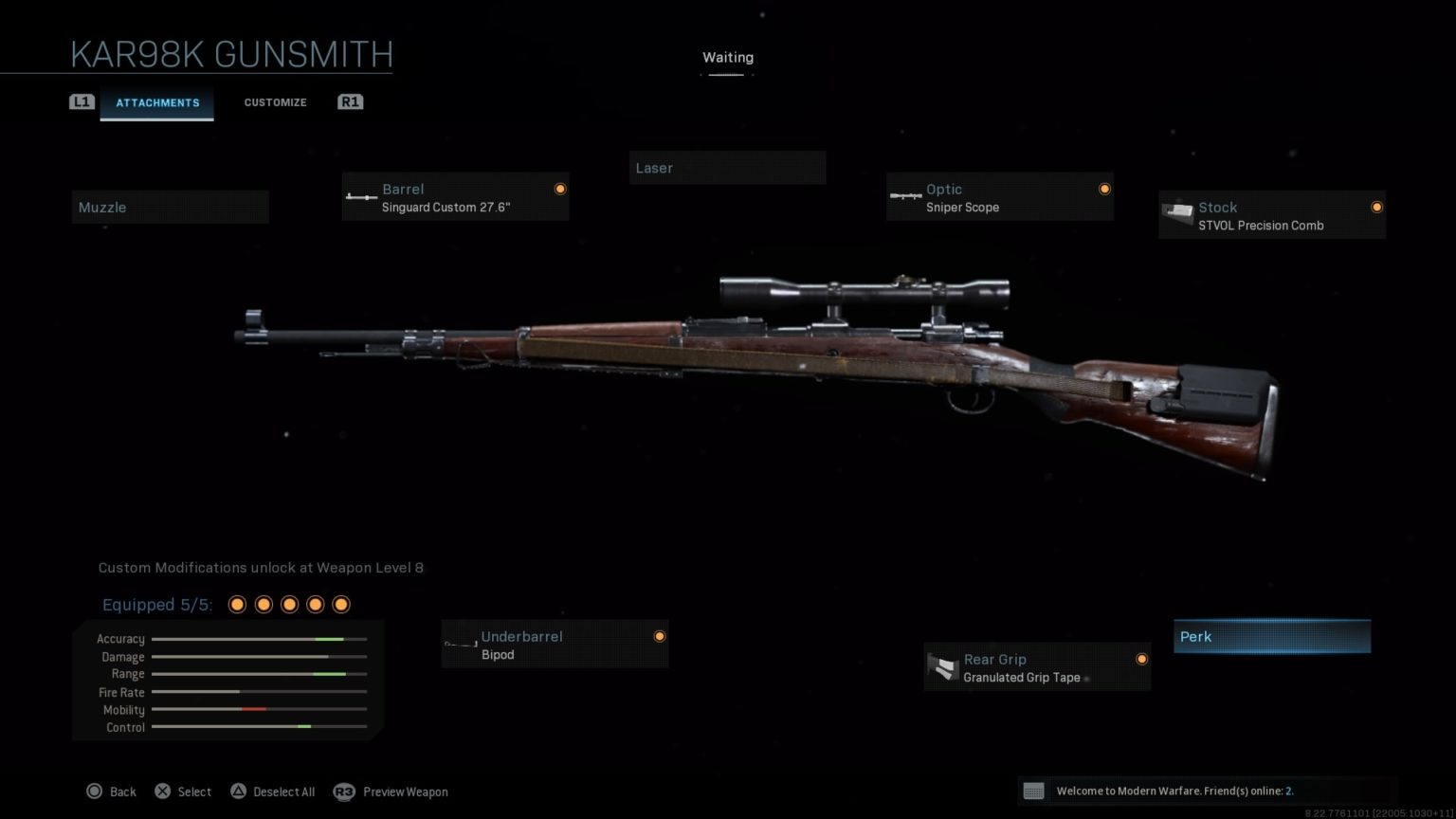Click the R1 shoulder button icon
The image size is (1456, 819).
click(x=350, y=101)
